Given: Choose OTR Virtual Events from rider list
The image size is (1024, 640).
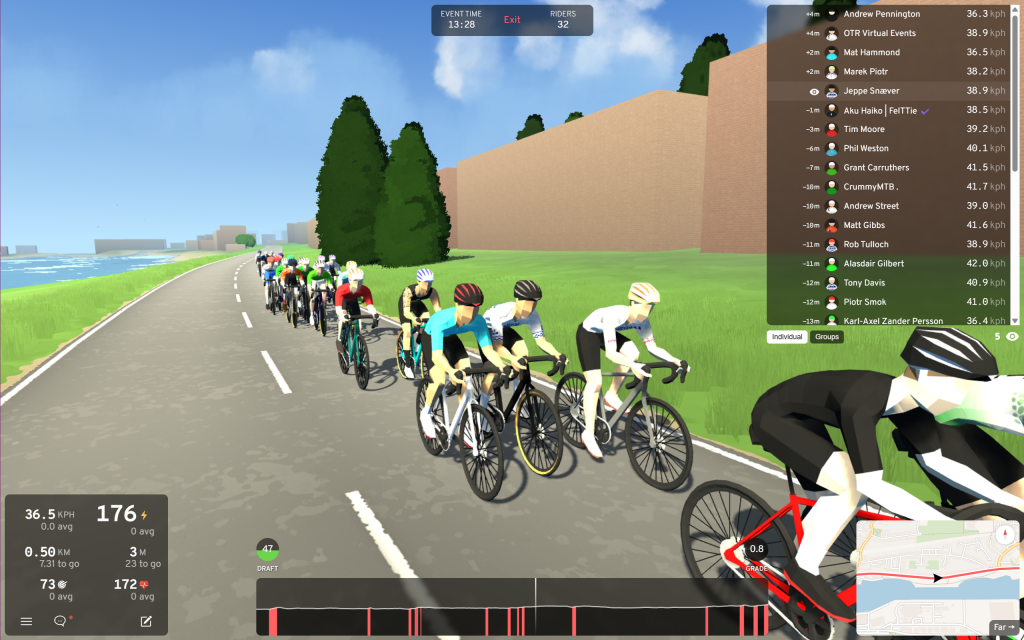Looking at the screenshot, I should (x=881, y=33).
